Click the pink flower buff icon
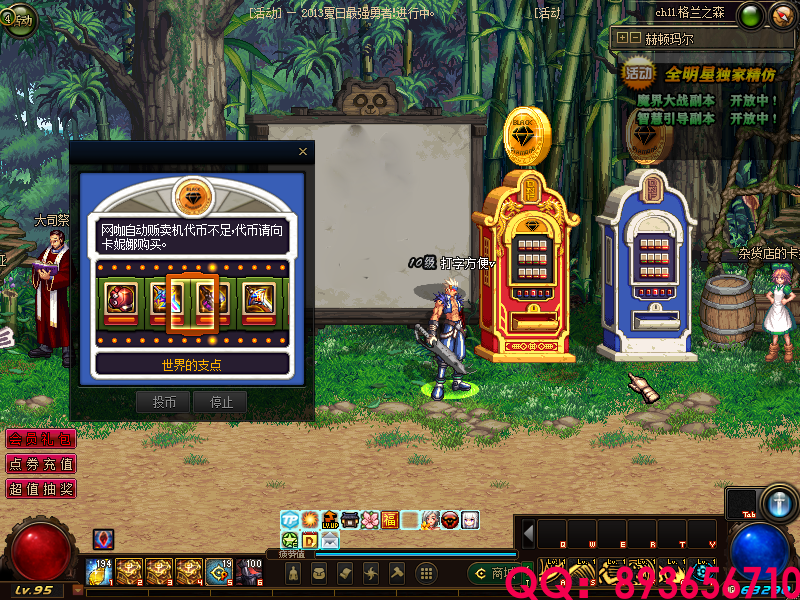 [369, 520]
